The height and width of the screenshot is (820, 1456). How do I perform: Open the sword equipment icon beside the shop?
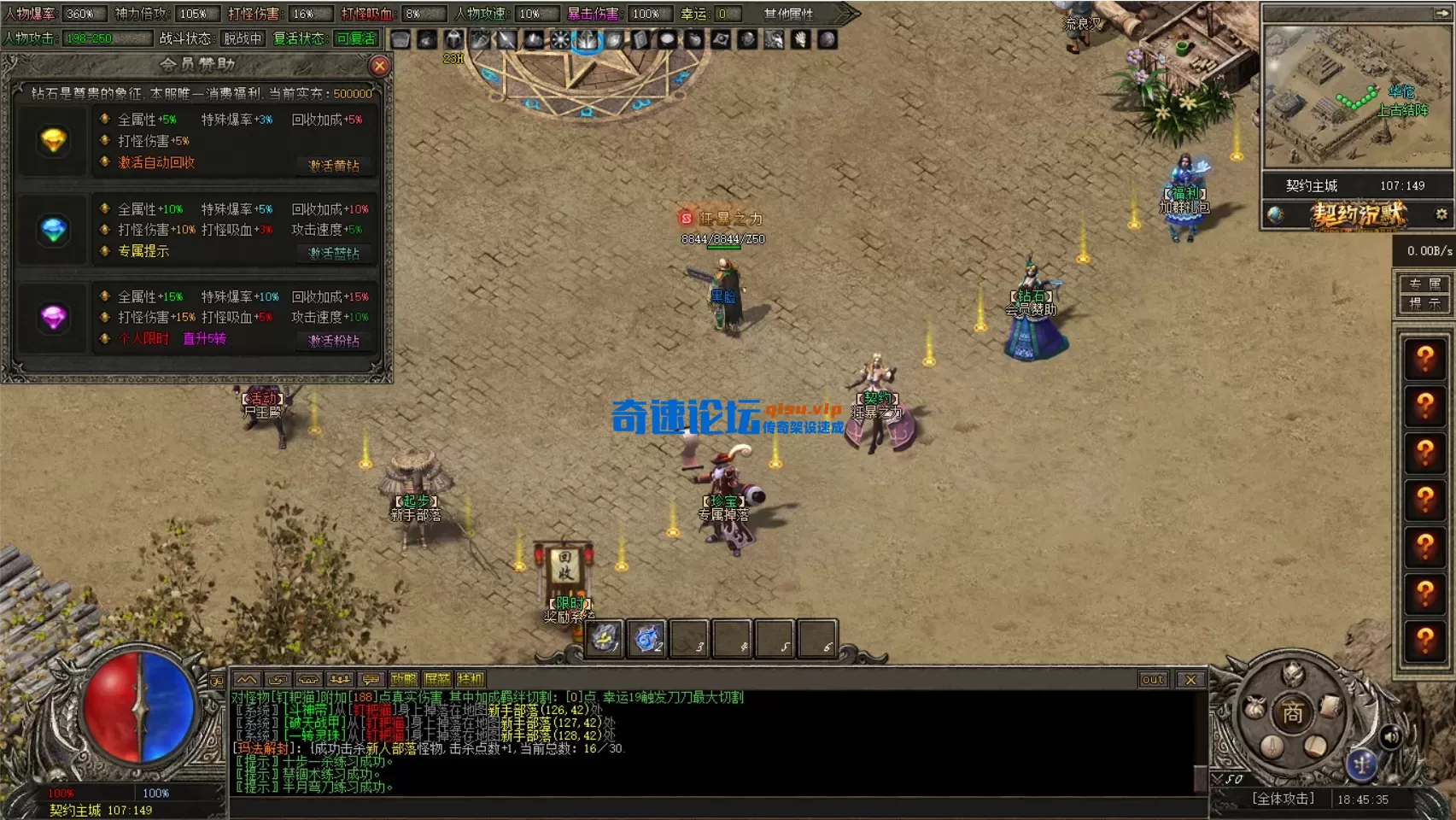pyautogui.click(x=1272, y=748)
